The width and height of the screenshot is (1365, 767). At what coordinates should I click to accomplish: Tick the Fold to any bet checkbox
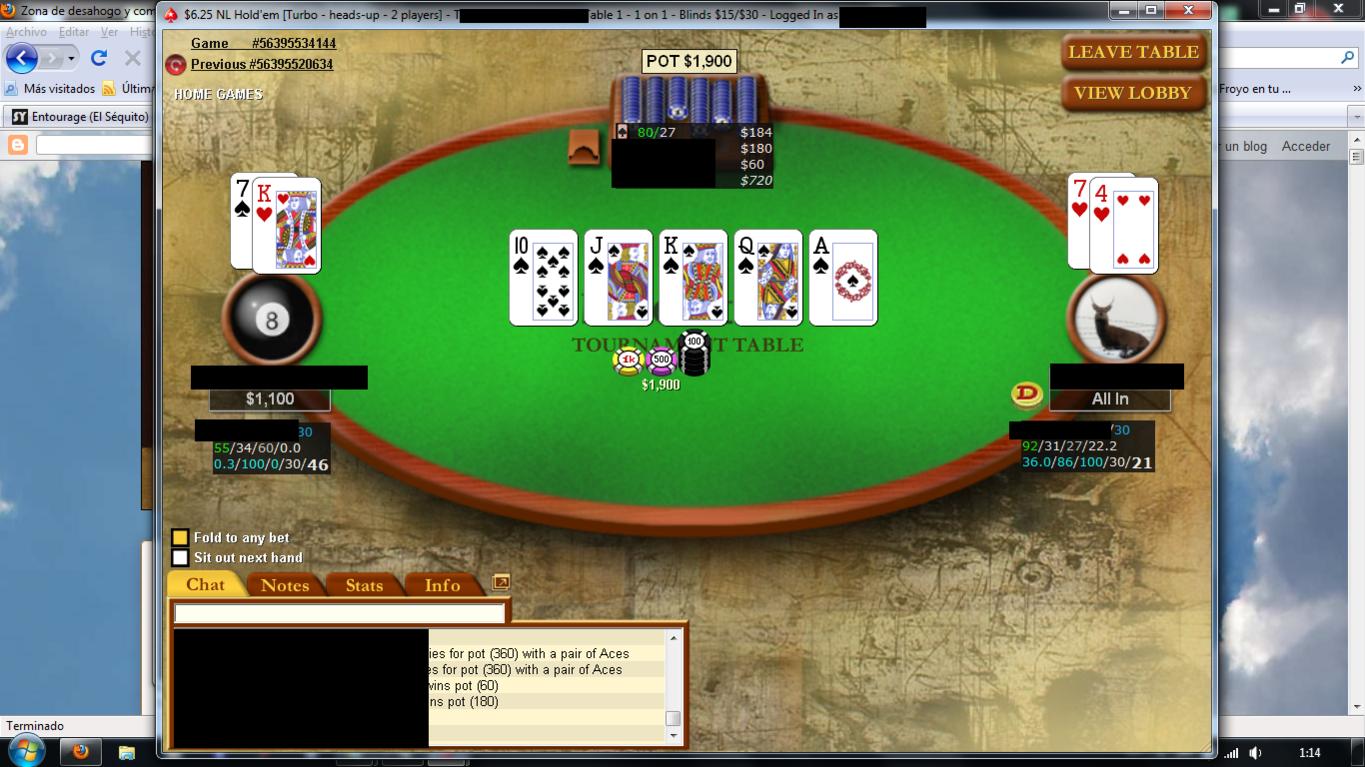[x=180, y=538]
